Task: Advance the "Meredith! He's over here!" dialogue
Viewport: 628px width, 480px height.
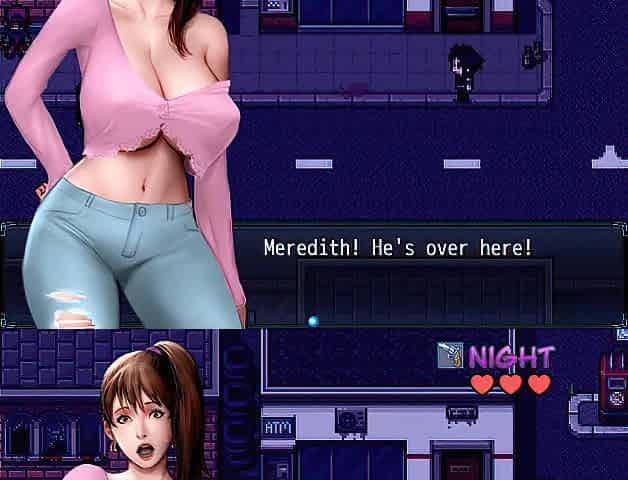Action: click(397, 248)
